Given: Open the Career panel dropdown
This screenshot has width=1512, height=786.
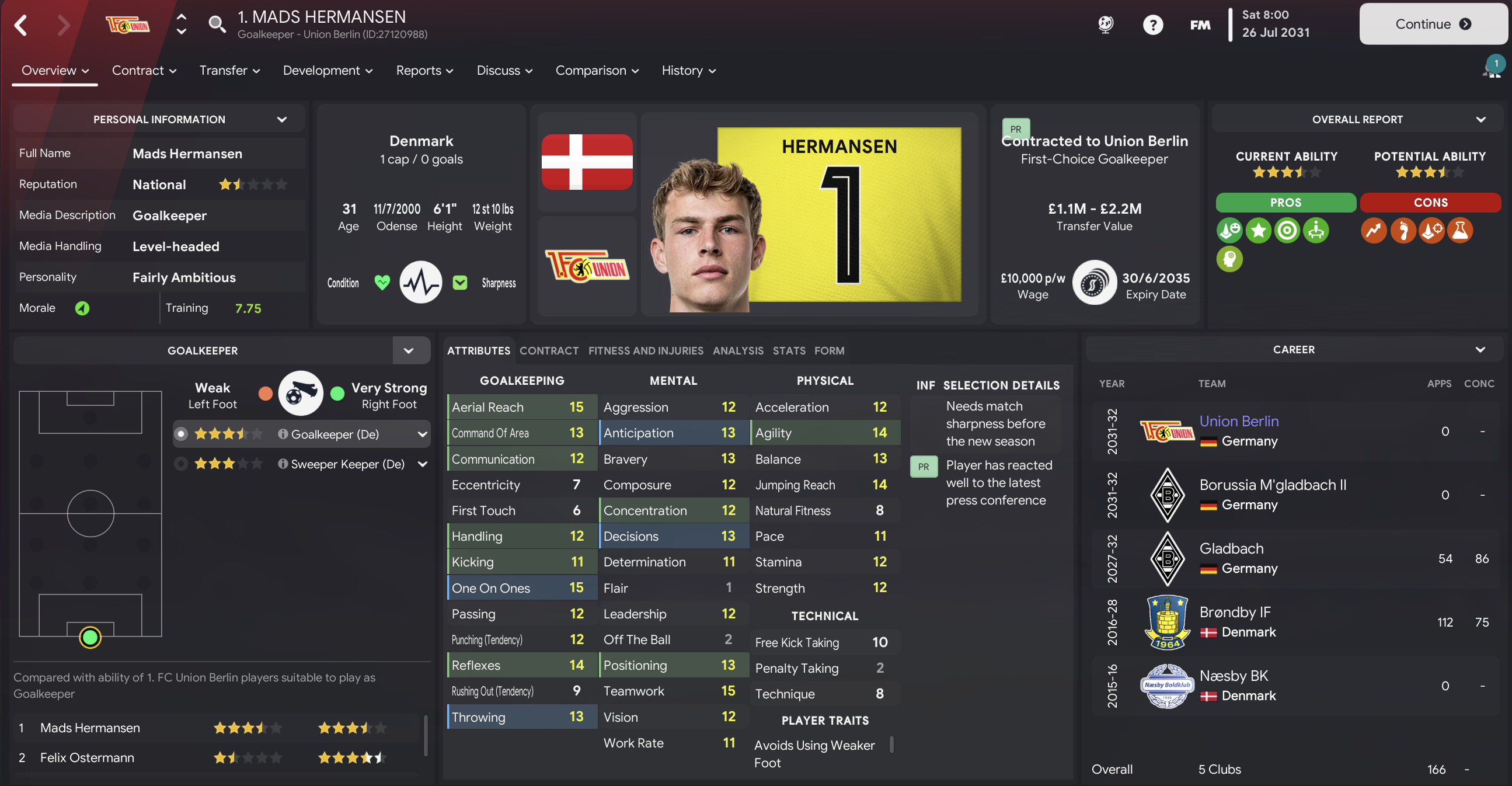Looking at the screenshot, I should (x=1480, y=350).
